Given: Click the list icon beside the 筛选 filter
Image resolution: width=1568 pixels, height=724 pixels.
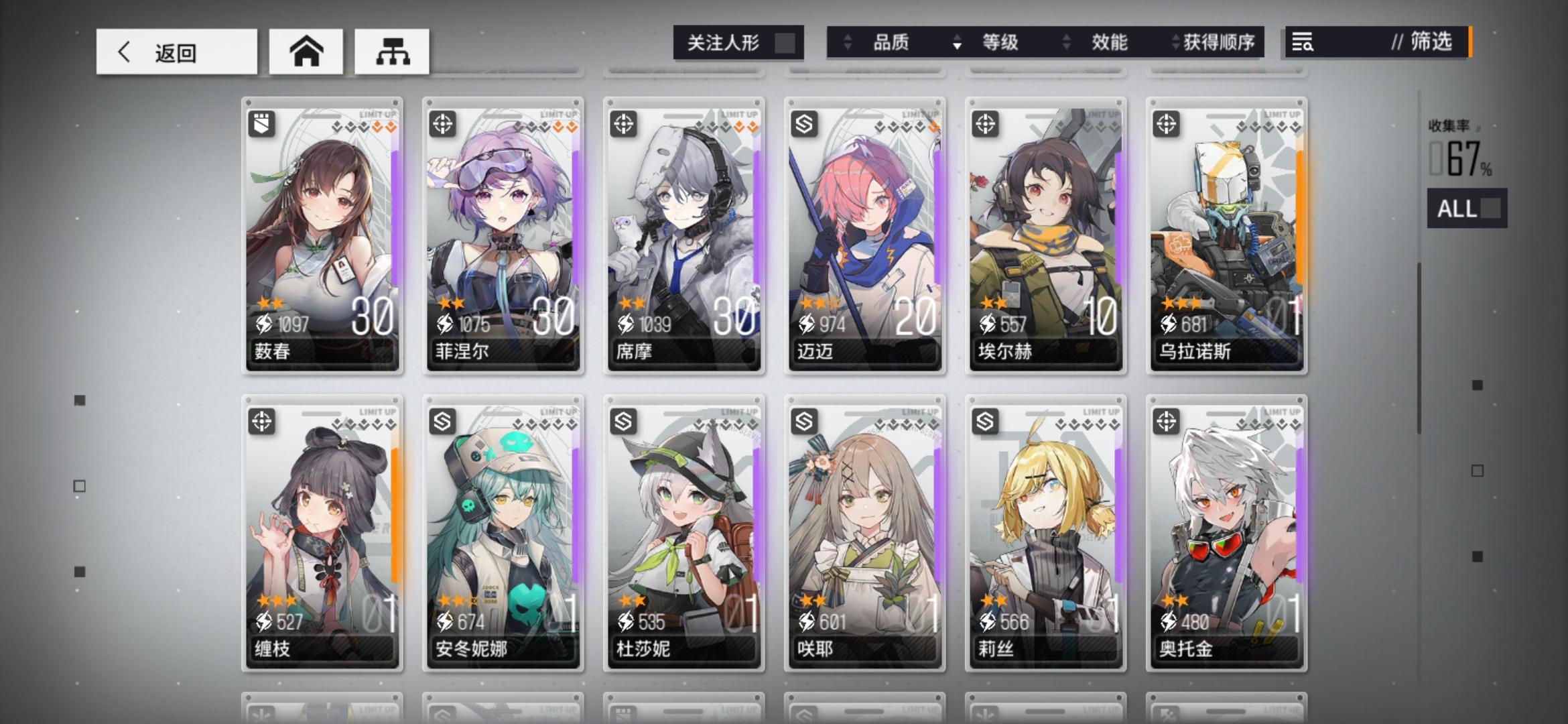Looking at the screenshot, I should coord(1303,43).
